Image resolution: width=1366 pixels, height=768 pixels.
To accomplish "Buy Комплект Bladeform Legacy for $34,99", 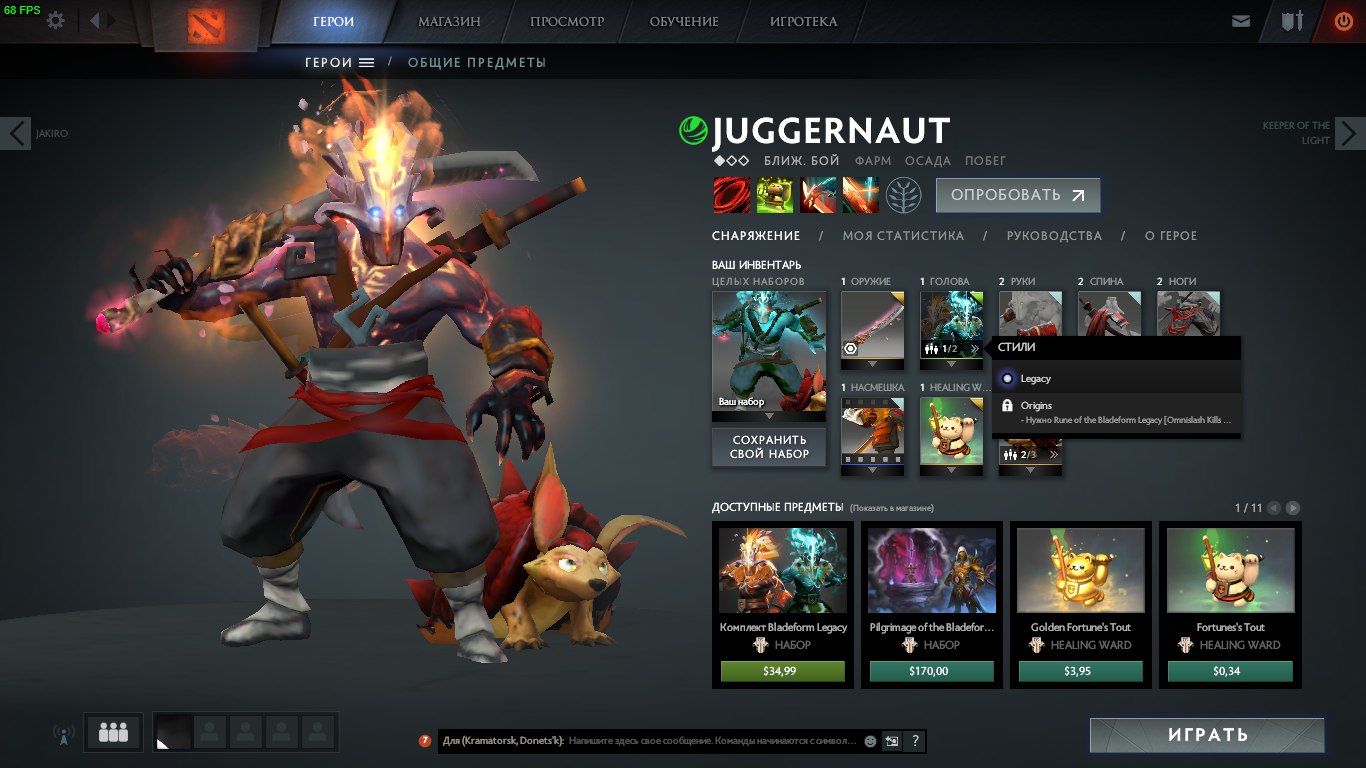I will click(x=783, y=671).
